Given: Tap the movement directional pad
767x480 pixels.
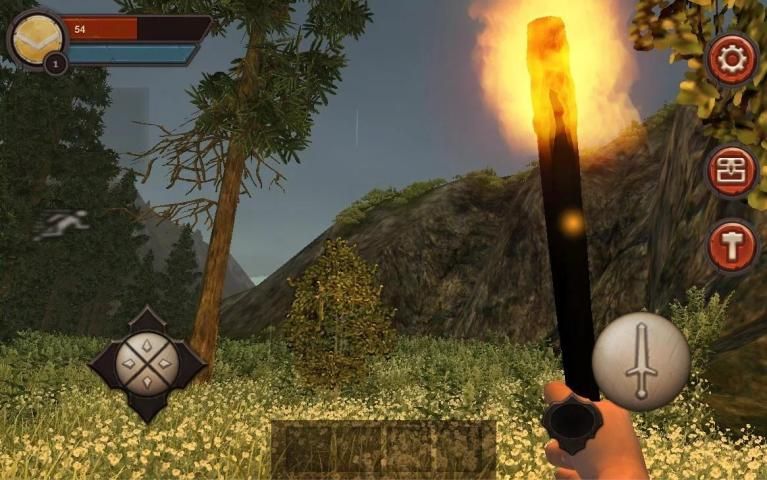Looking at the screenshot, I should (147, 363).
